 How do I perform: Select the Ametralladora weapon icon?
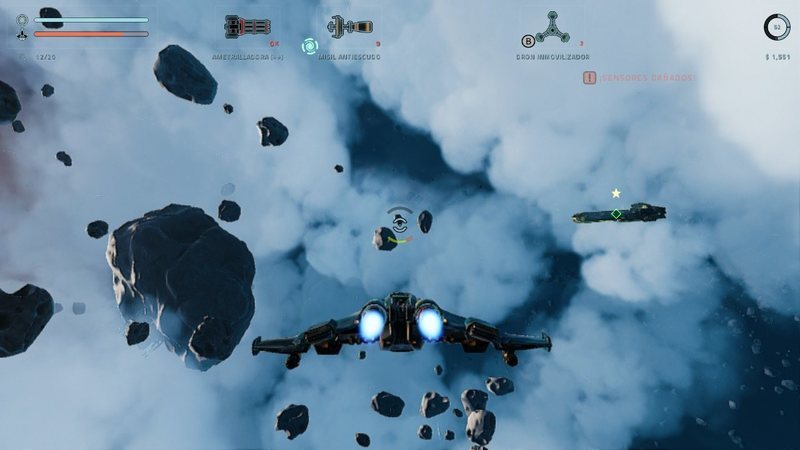tap(245, 27)
